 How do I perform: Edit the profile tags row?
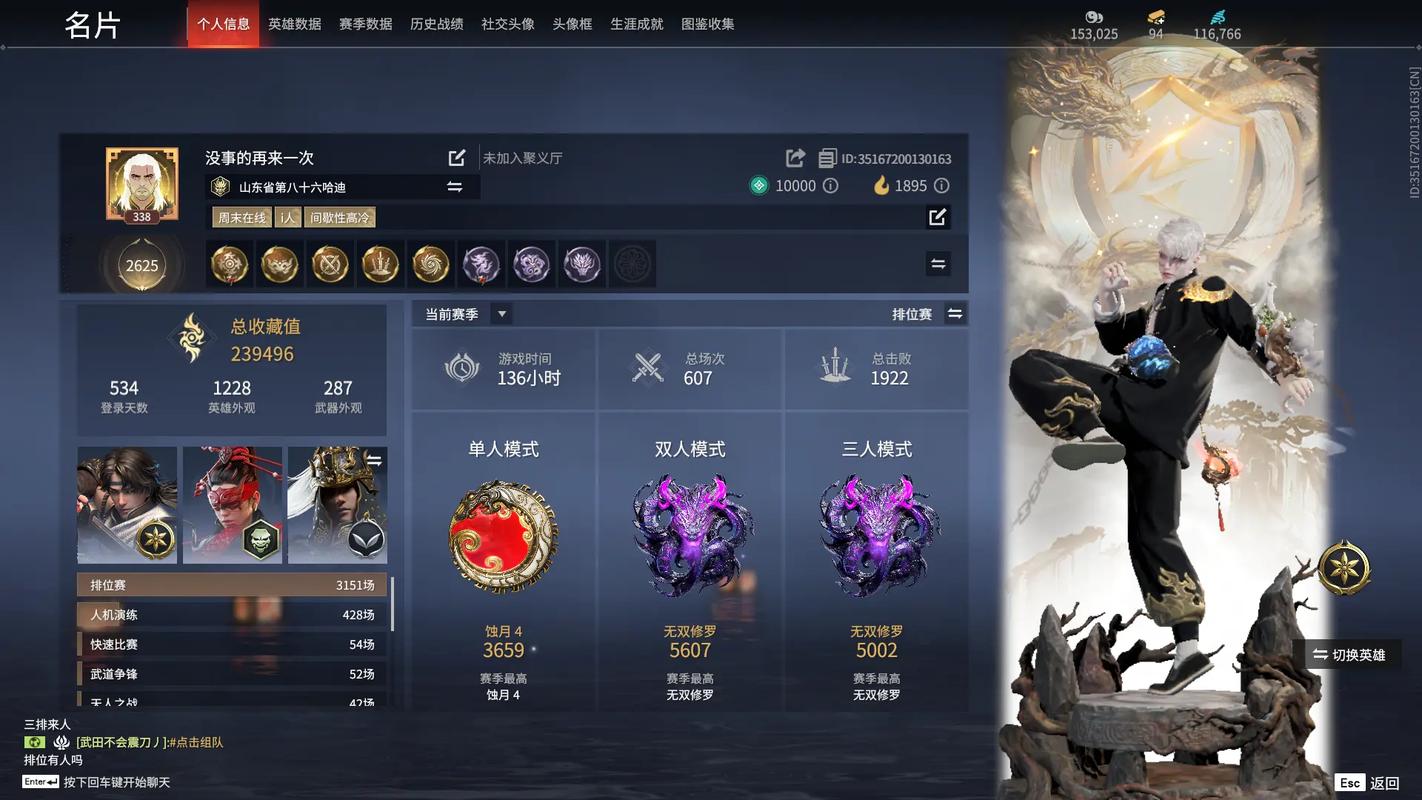tap(937, 217)
